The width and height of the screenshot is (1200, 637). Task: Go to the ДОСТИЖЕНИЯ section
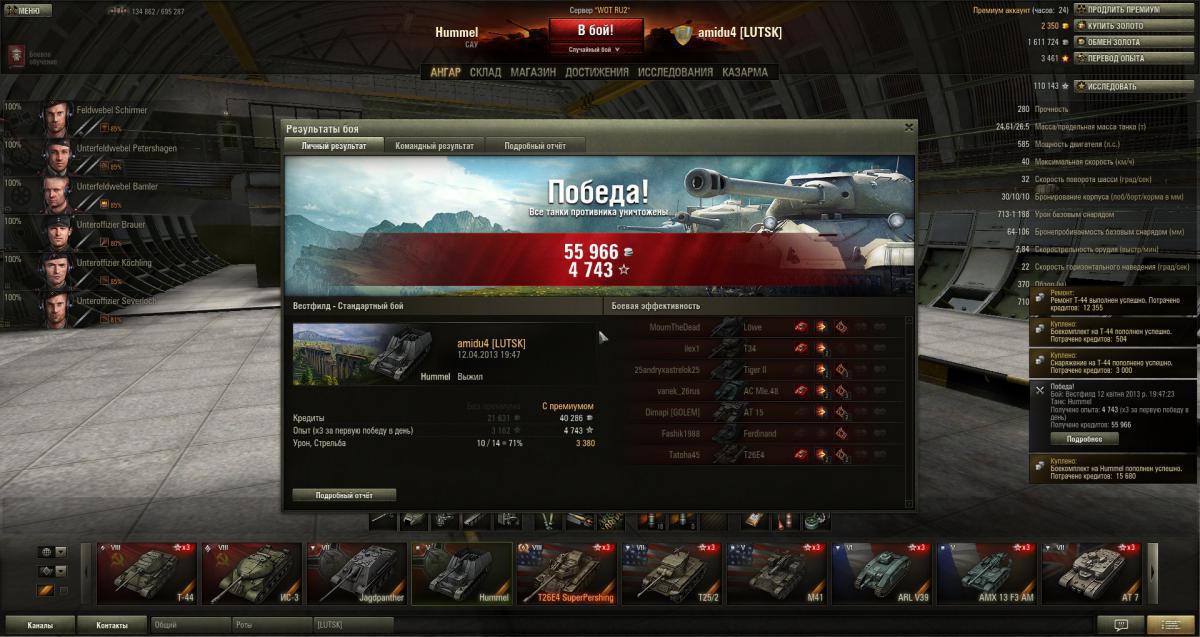pos(596,72)
